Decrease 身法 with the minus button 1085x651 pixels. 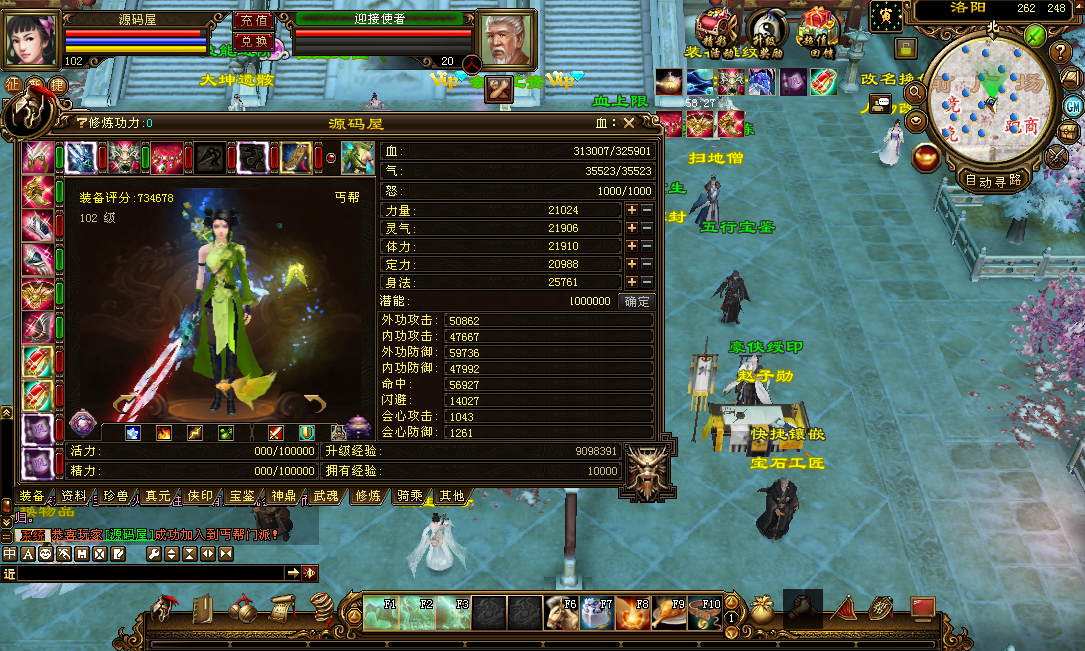(x=647, y=283)
